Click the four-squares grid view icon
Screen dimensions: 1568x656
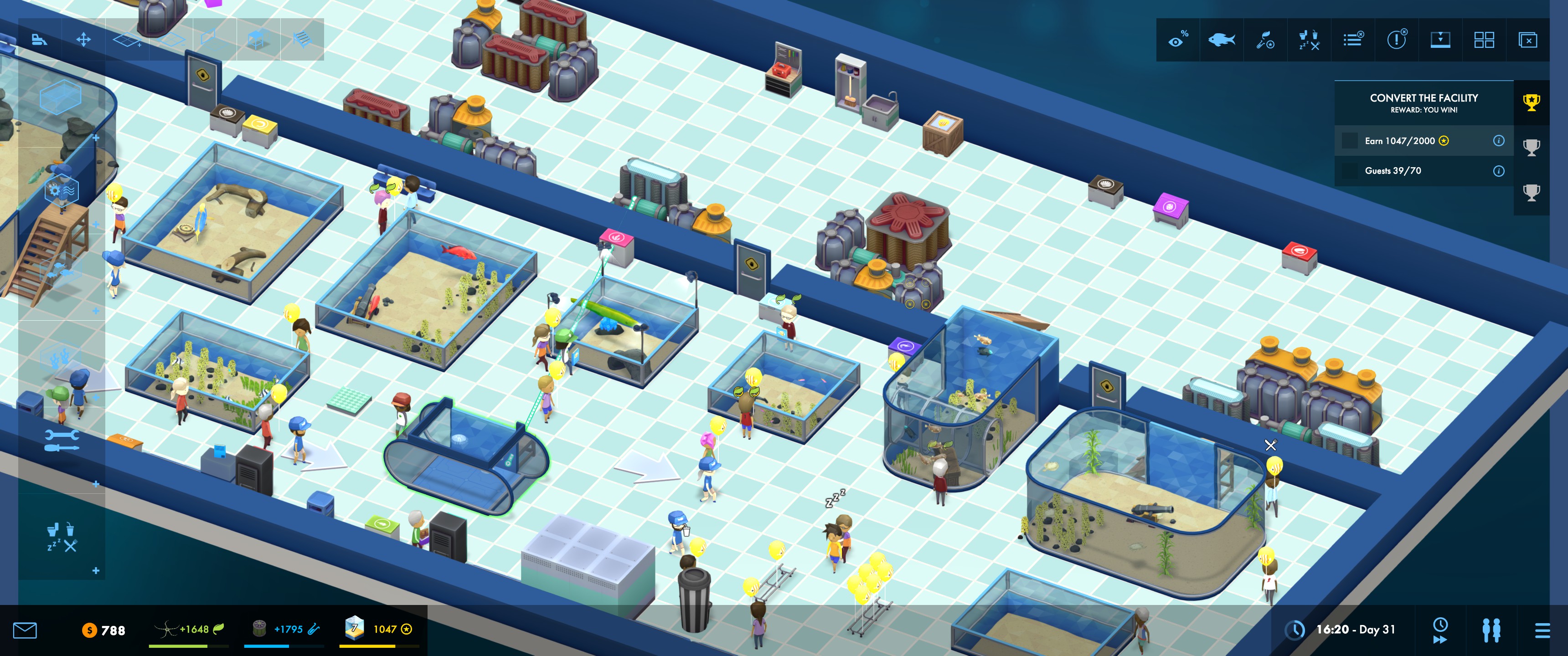pos(1484,40)
